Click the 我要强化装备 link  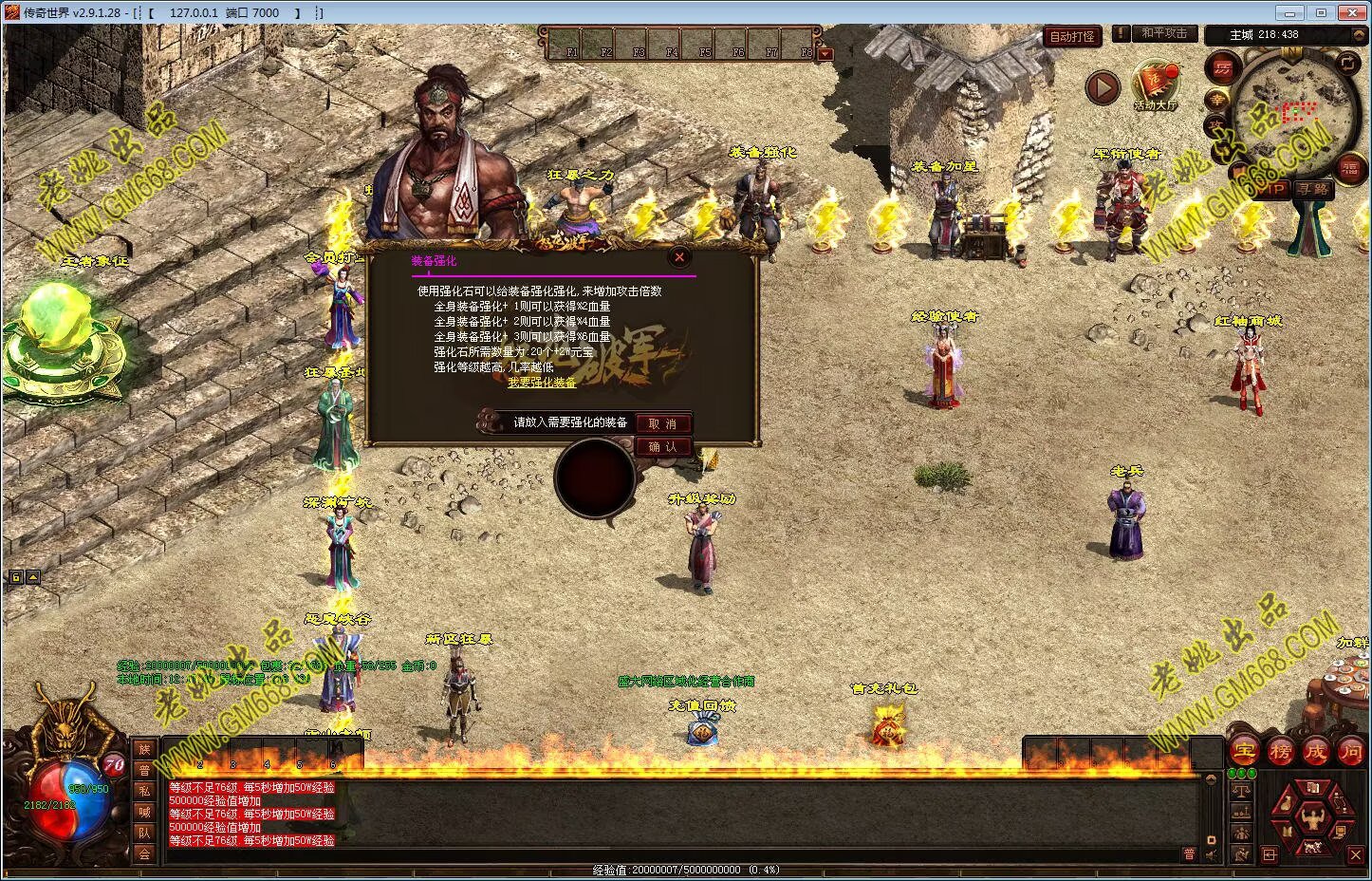[542, 383]
